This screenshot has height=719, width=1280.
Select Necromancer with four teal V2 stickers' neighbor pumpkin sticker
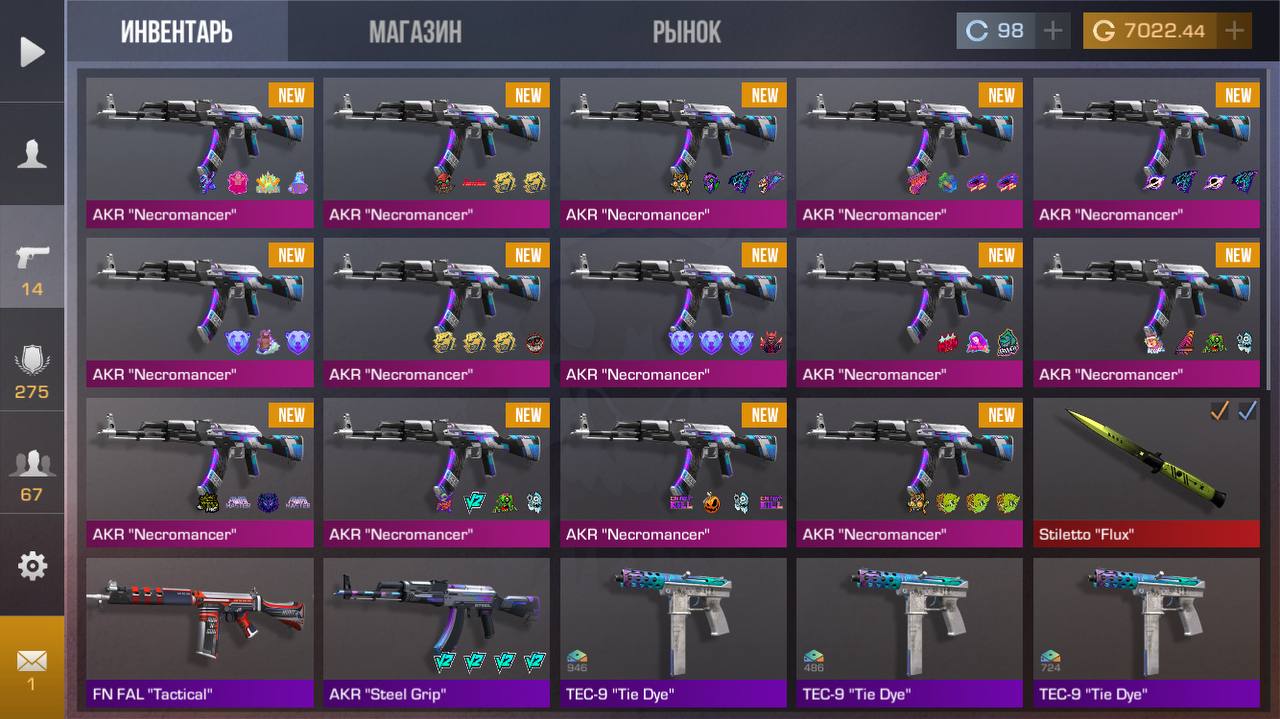coord(673,472)
